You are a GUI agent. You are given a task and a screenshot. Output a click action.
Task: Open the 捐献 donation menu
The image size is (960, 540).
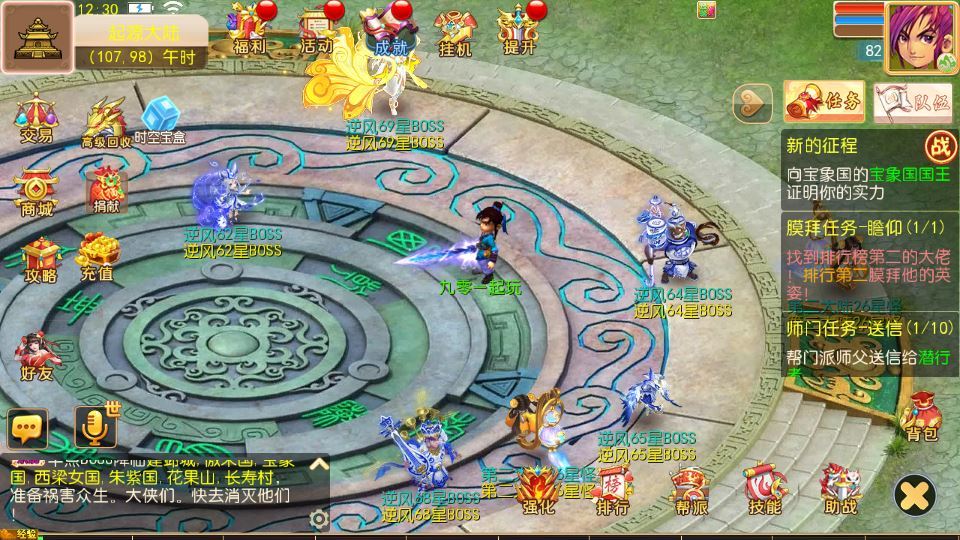105,188
